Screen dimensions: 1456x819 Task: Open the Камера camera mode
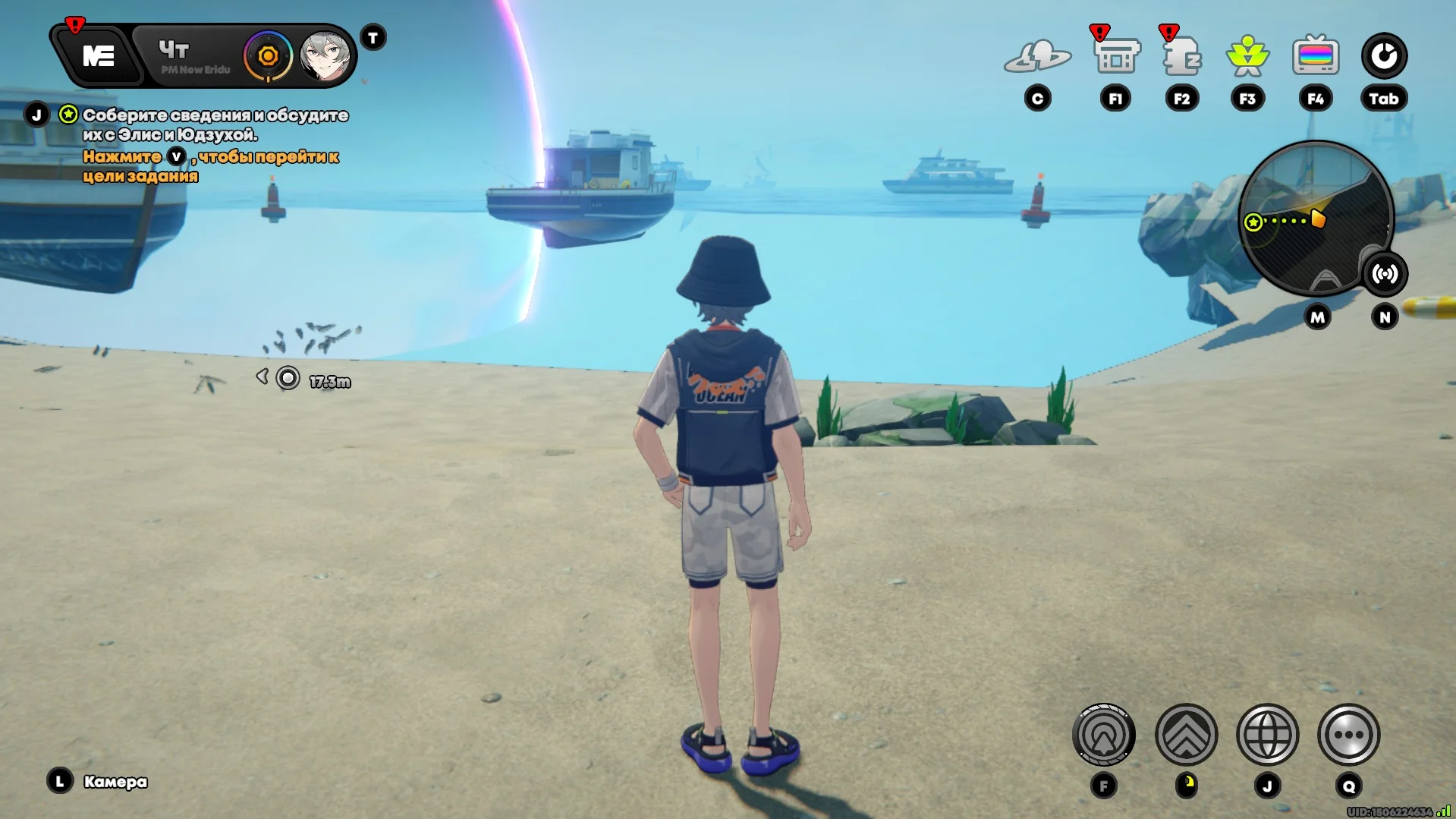pyautogui.click(x=115, y=782)
